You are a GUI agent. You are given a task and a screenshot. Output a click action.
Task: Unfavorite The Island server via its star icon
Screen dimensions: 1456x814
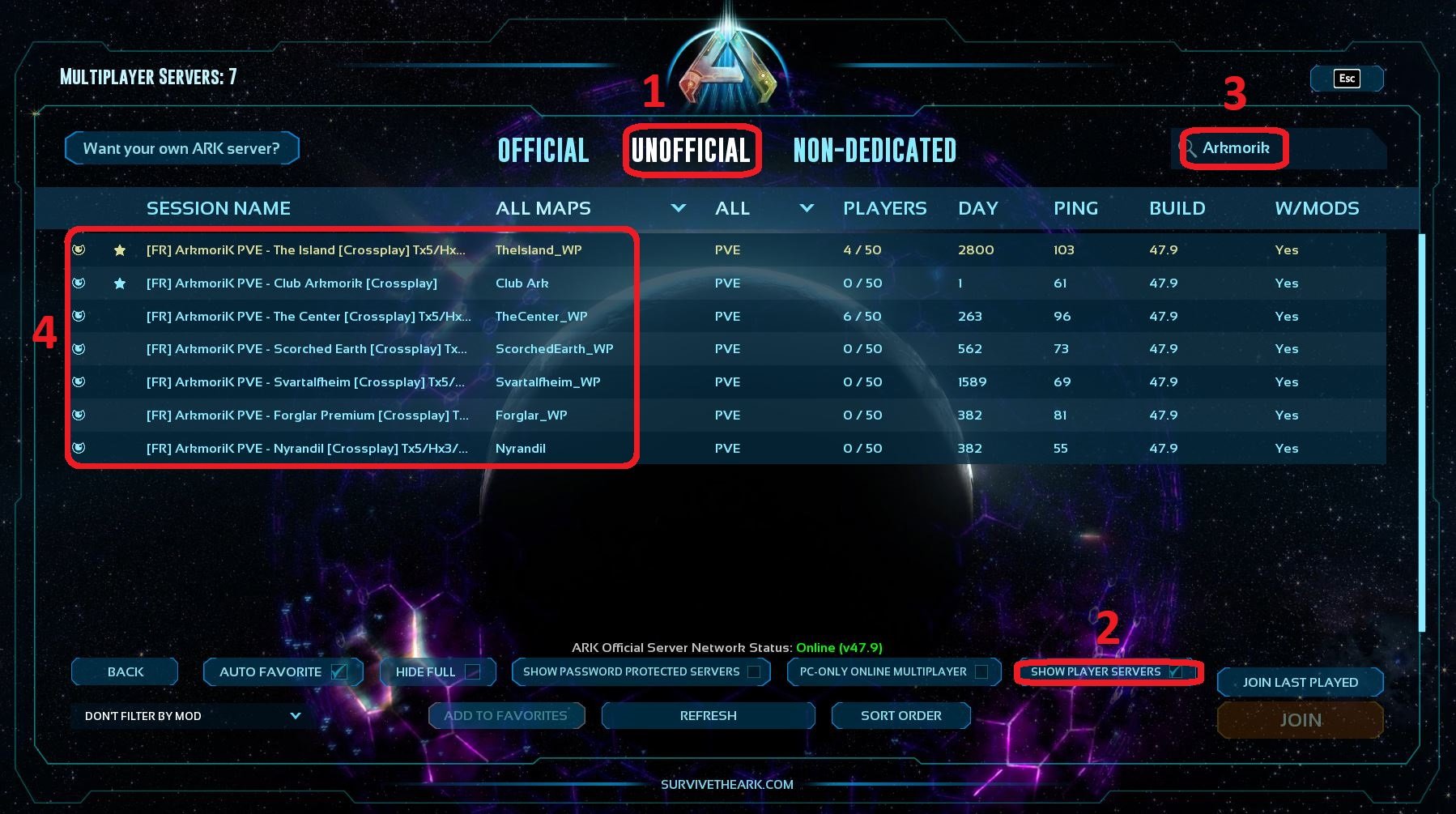(120, 250)
